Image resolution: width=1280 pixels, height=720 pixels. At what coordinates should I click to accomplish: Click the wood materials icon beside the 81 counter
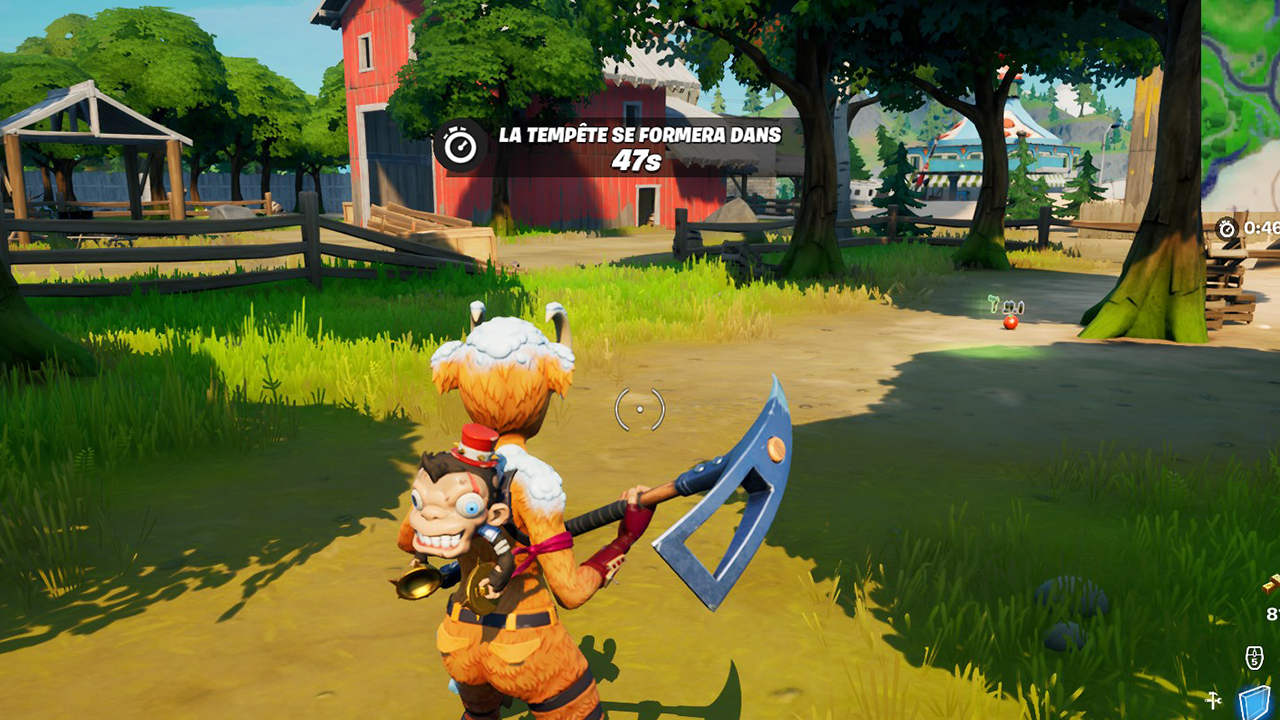[1272, 584]
